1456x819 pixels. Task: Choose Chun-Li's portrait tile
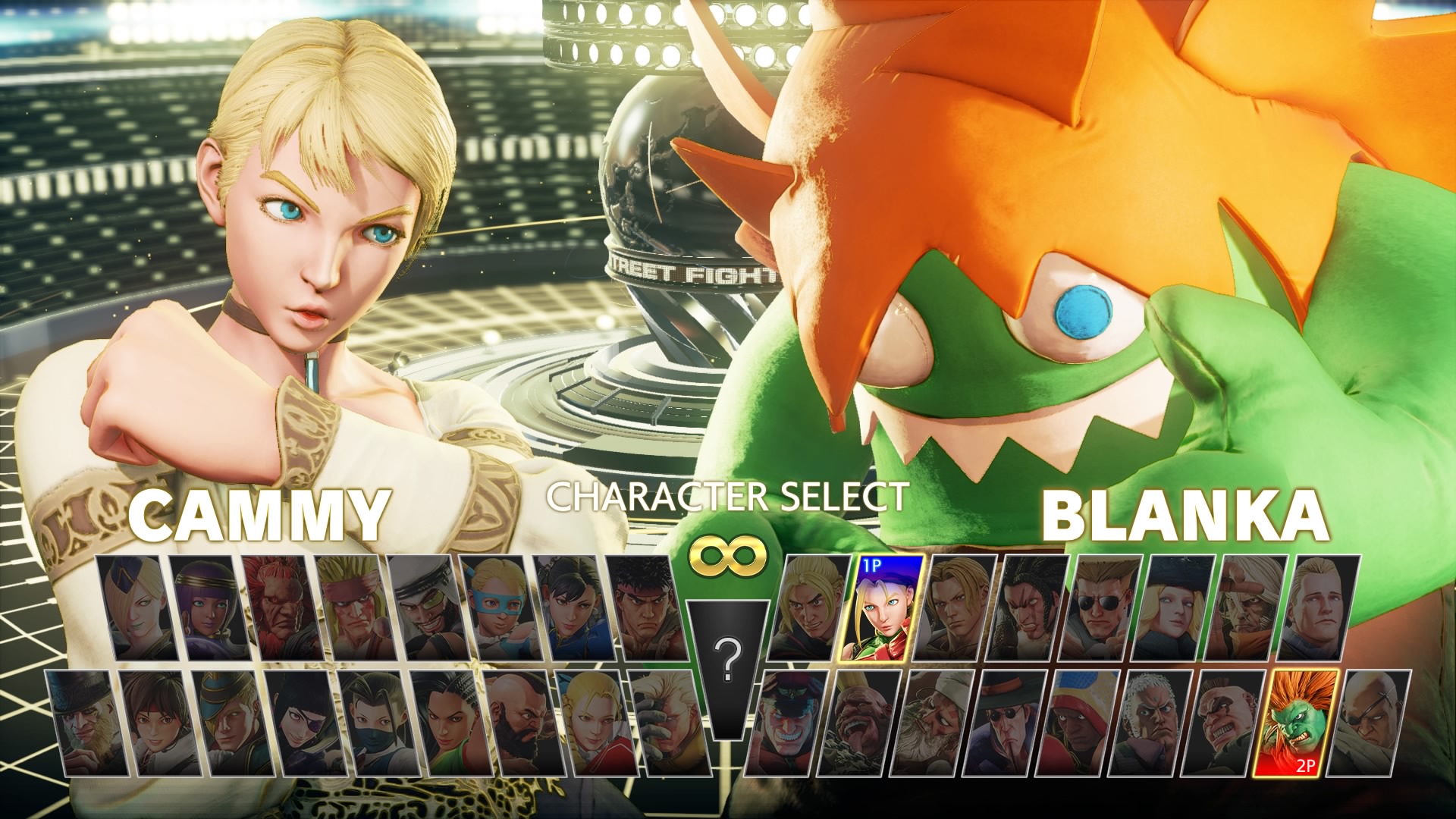tap(572, 607)
